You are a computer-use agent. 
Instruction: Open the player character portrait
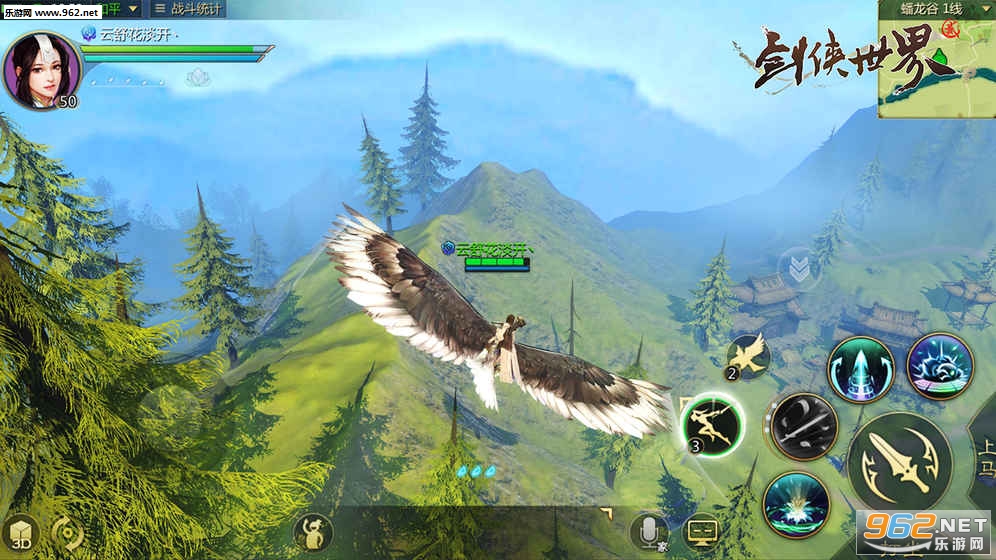(40, 70)
